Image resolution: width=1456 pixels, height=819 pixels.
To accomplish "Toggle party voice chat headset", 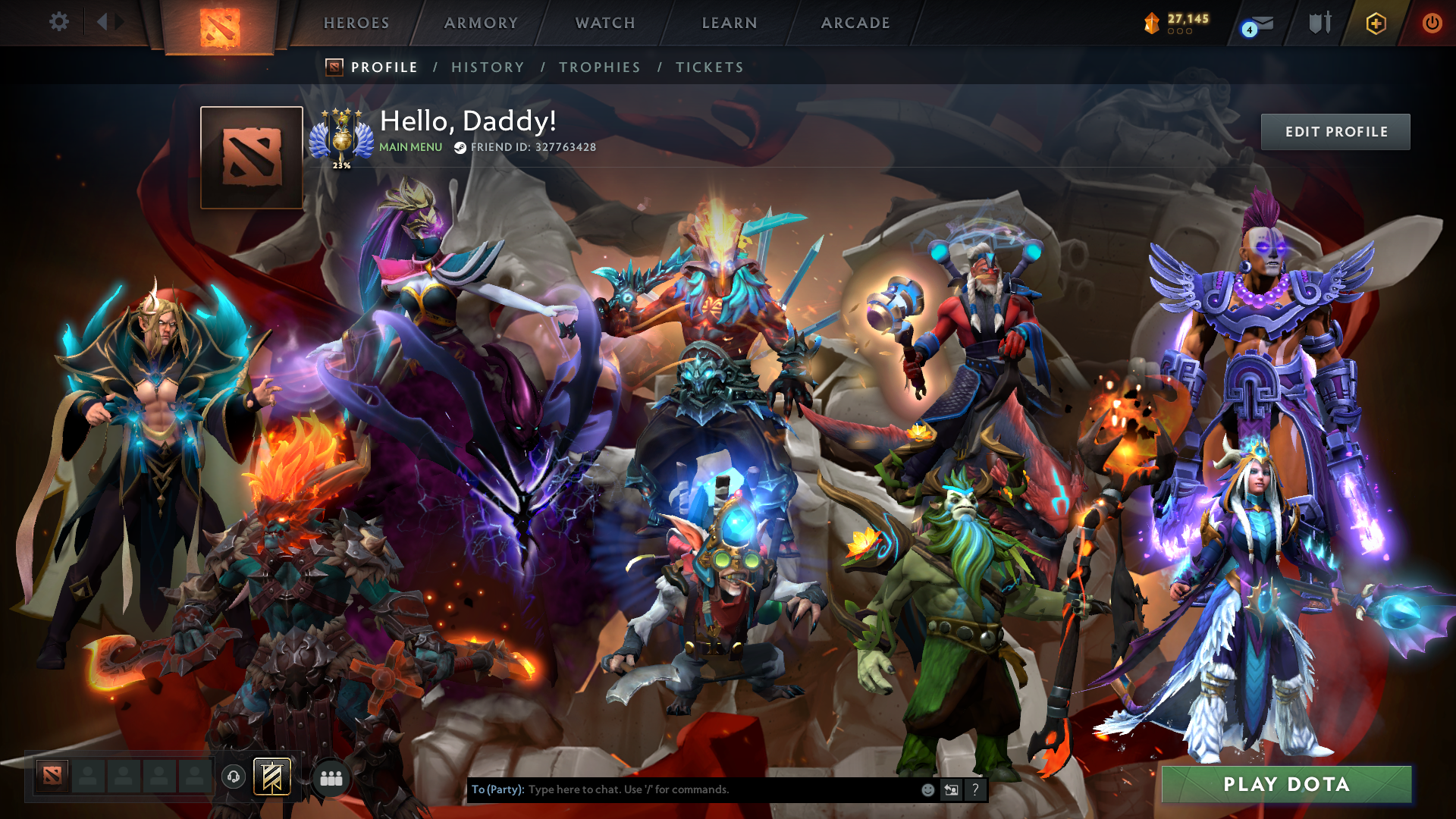I will click(233, 777).
